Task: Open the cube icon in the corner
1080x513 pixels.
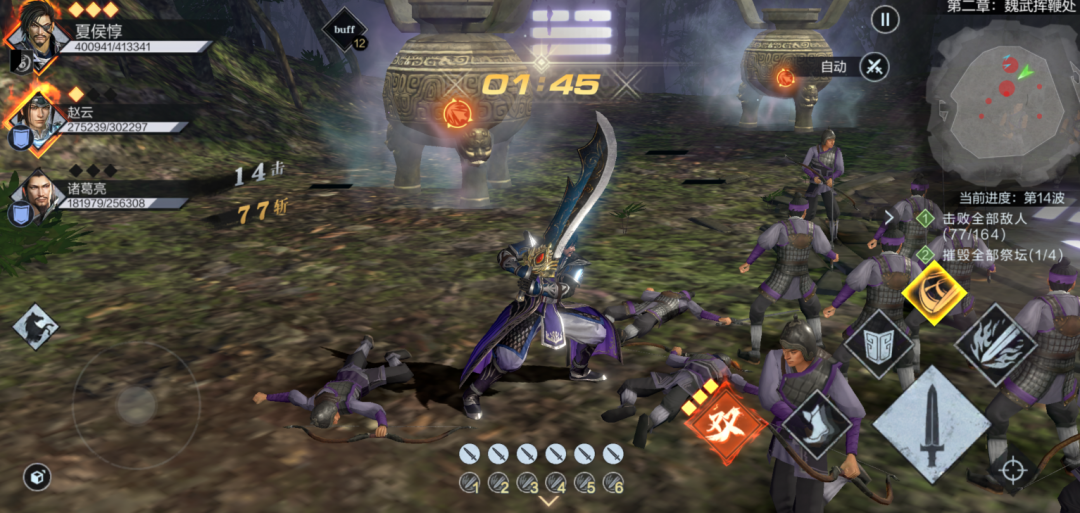Action: coord(37,477)
